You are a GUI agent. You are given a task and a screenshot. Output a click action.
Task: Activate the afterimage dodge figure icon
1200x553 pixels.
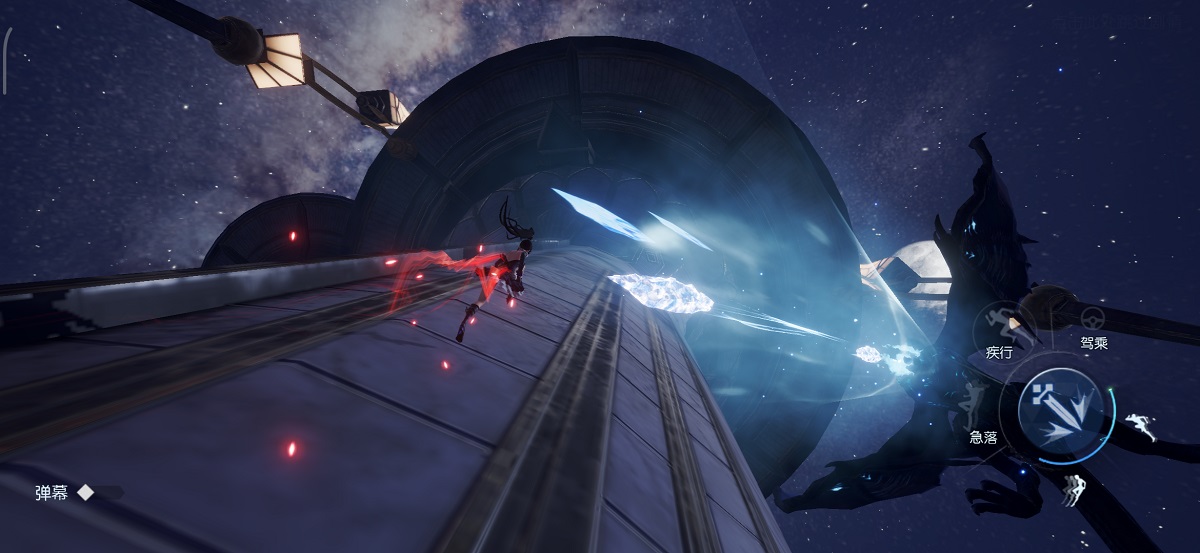(x=1076, y=489)
